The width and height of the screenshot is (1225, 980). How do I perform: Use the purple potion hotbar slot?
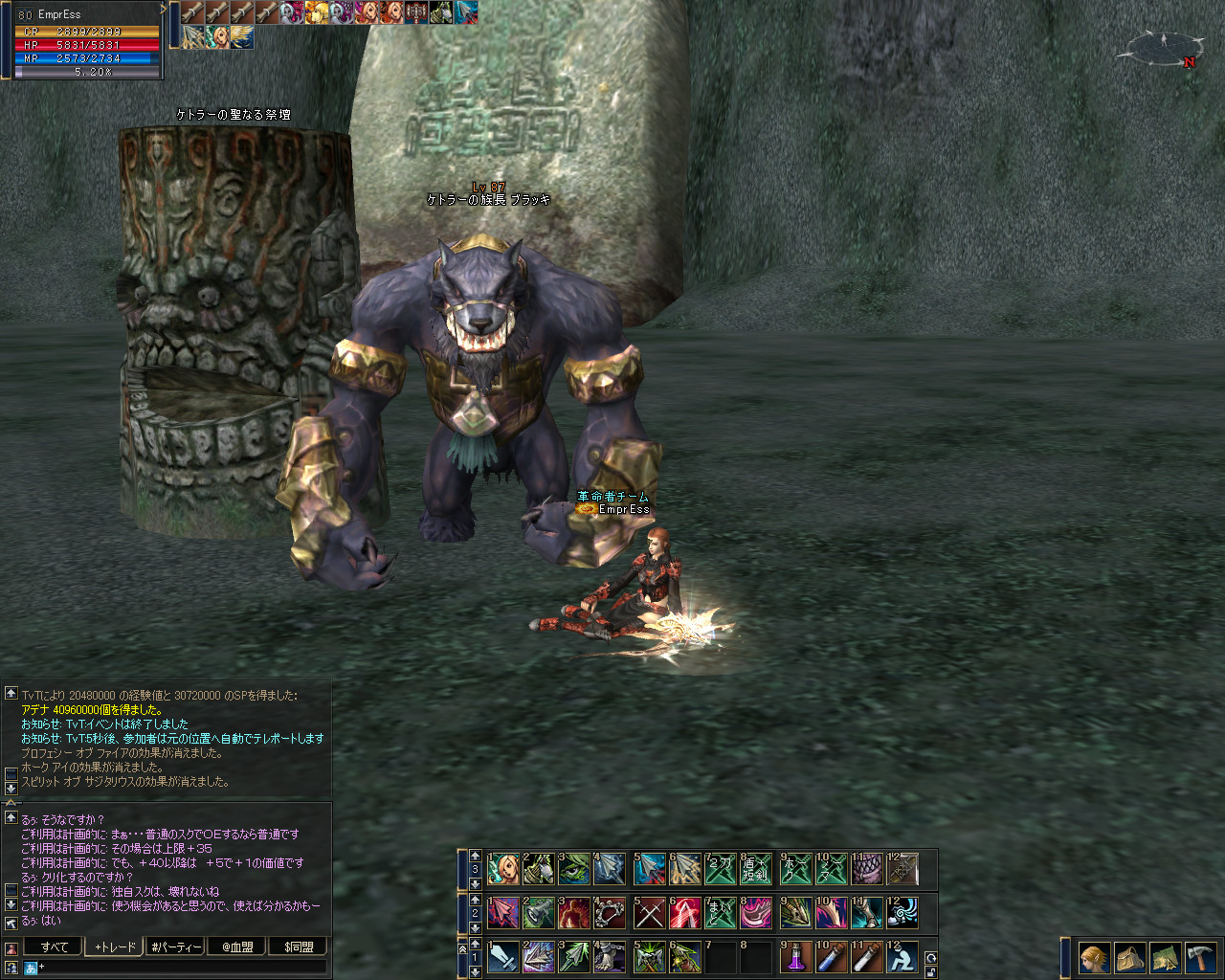click(795, 957)
